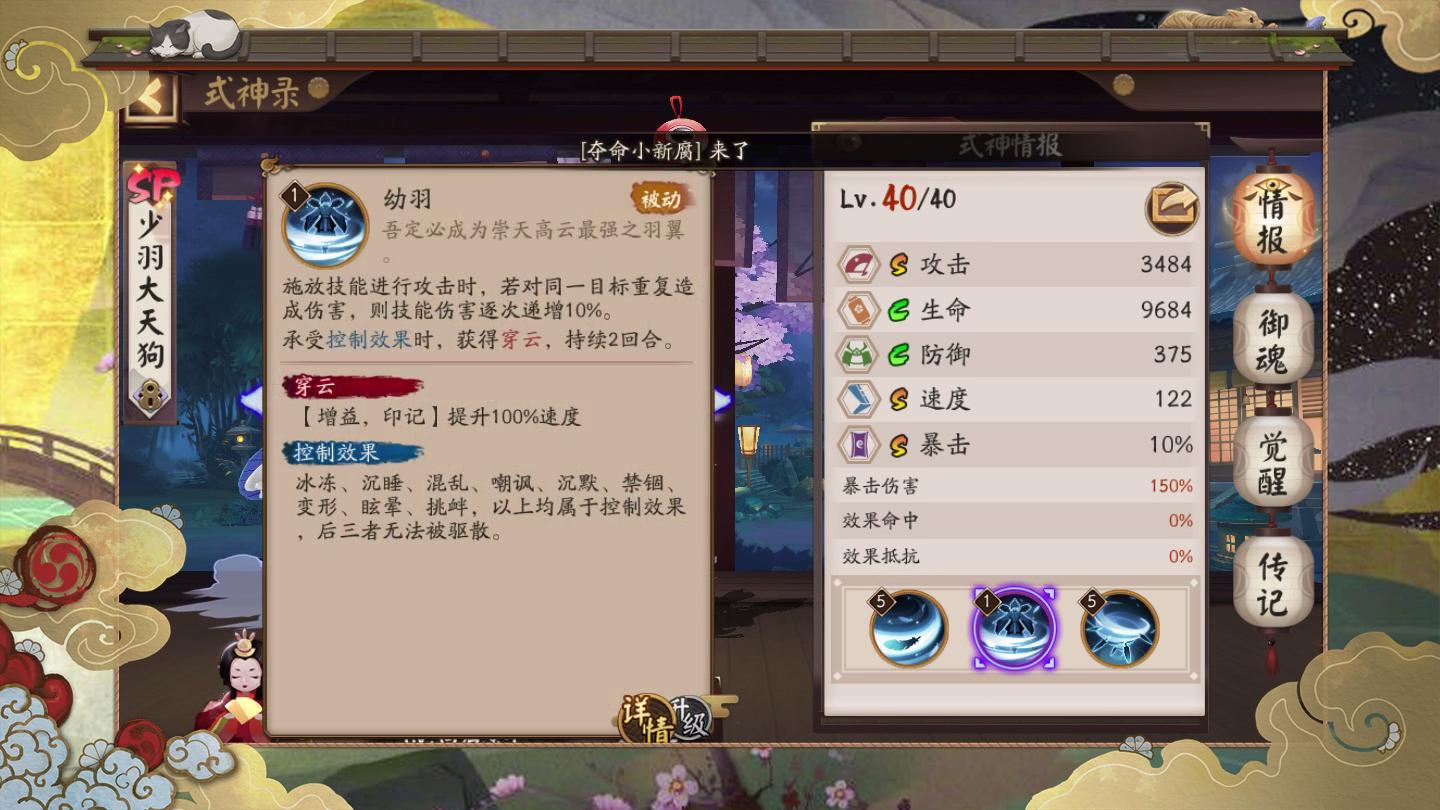Switch to the 御魂 lantern tab

(1272, 337)
